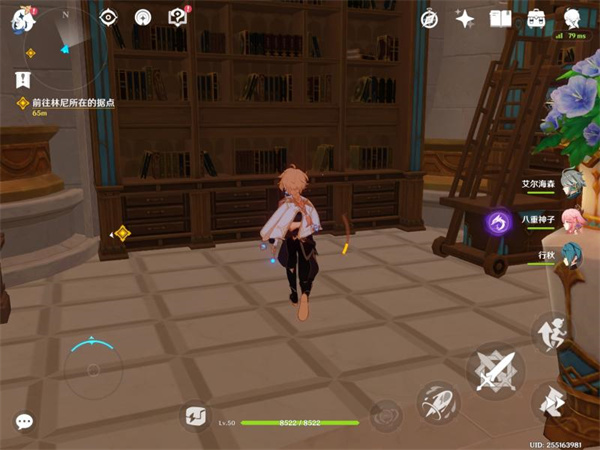This screenshot has height=450, width=600.
Task: Activate the elemental skill button
Action: [438, 402]
